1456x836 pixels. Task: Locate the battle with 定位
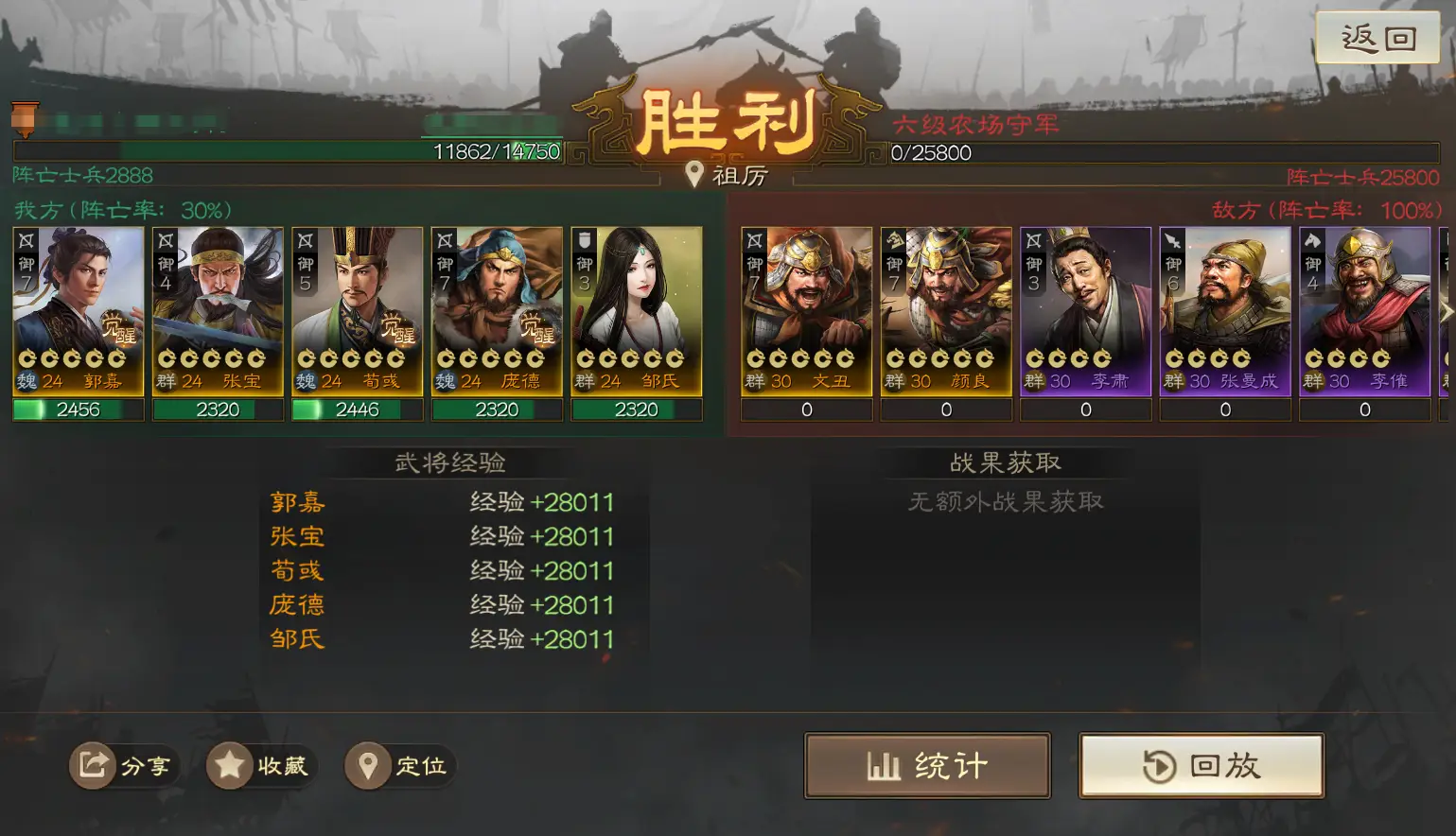pos(399,765)
